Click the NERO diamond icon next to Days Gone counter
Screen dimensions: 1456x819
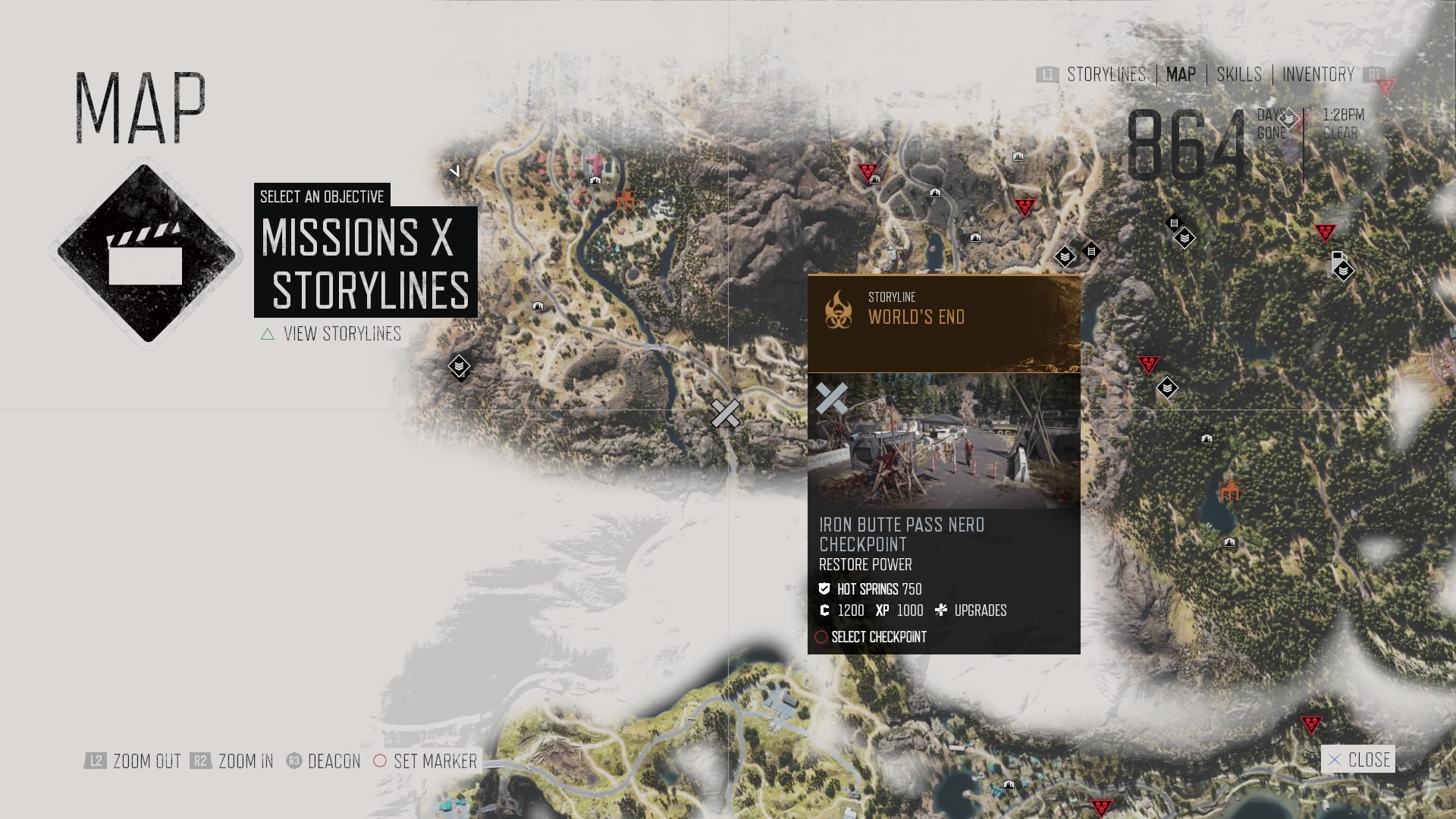click(1287, 119)
